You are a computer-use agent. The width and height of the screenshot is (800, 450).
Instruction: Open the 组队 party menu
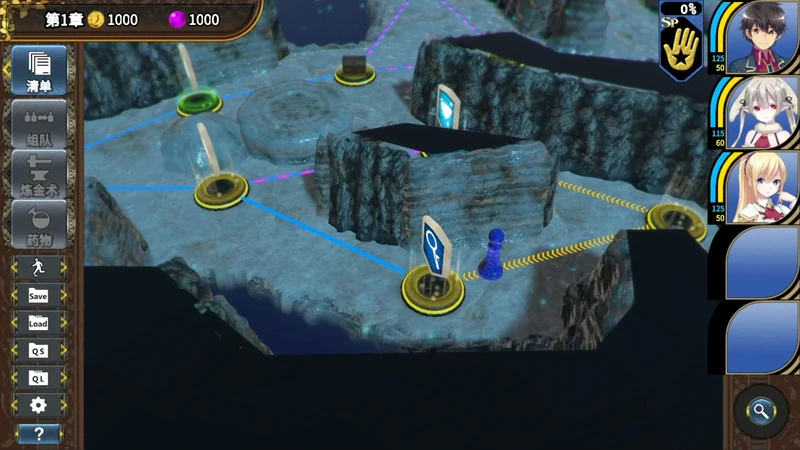(x=39, y=123)
